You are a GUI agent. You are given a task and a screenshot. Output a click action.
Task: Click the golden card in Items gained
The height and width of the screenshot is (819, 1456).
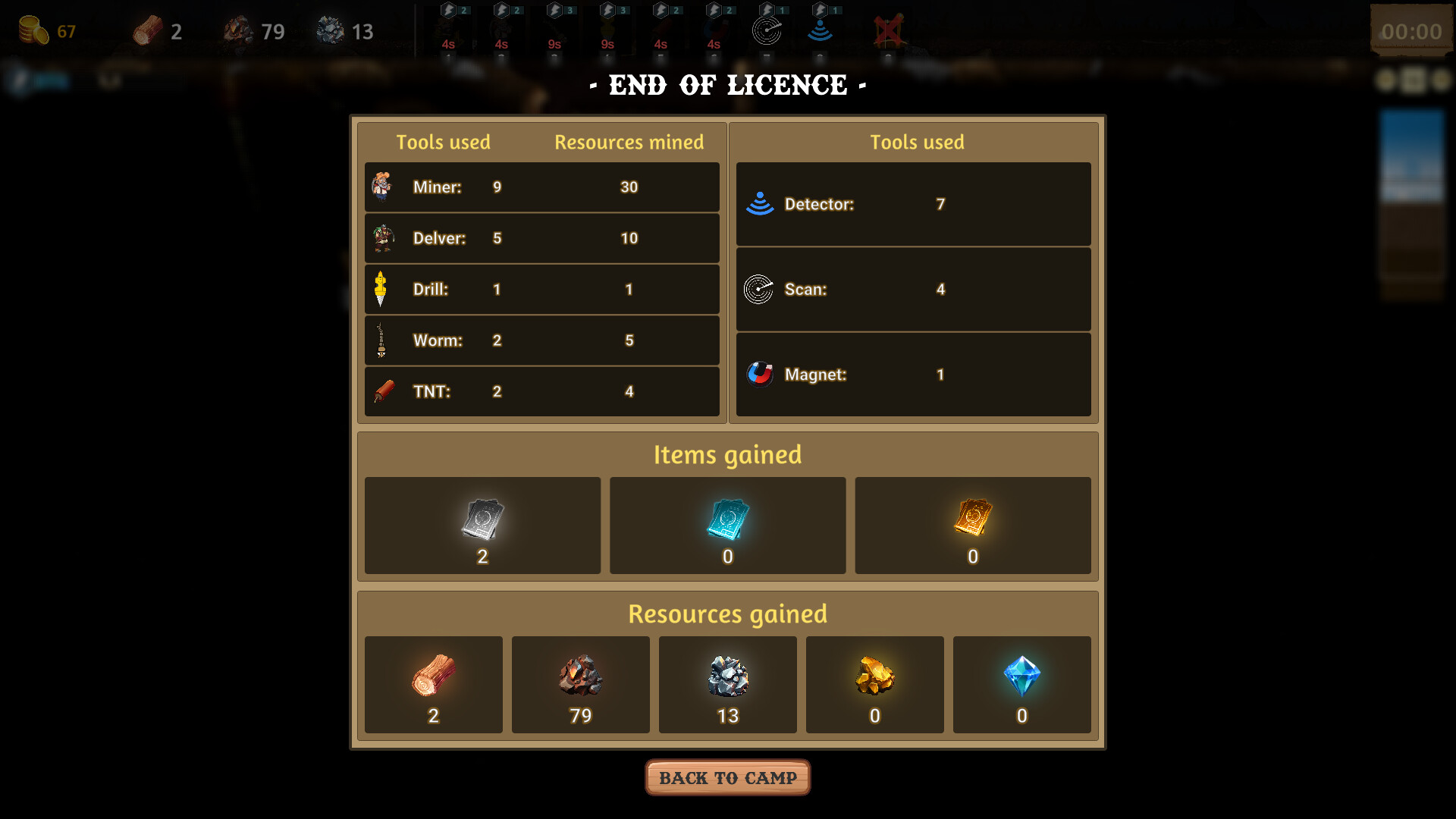[973, 519]
